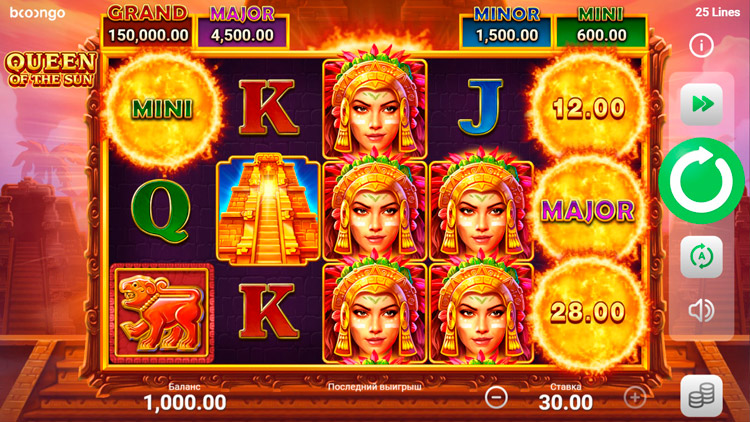The image size is (750, 422).
Task: Toggle the sound speaker icon
Action: point(701,311)
